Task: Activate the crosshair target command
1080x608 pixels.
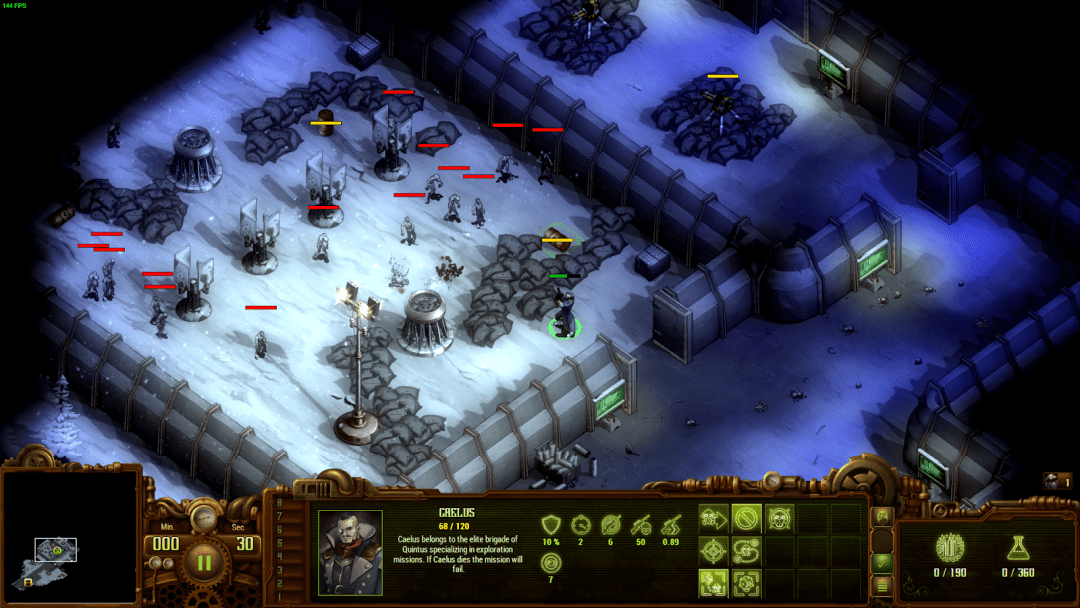Action: point(714,551)
